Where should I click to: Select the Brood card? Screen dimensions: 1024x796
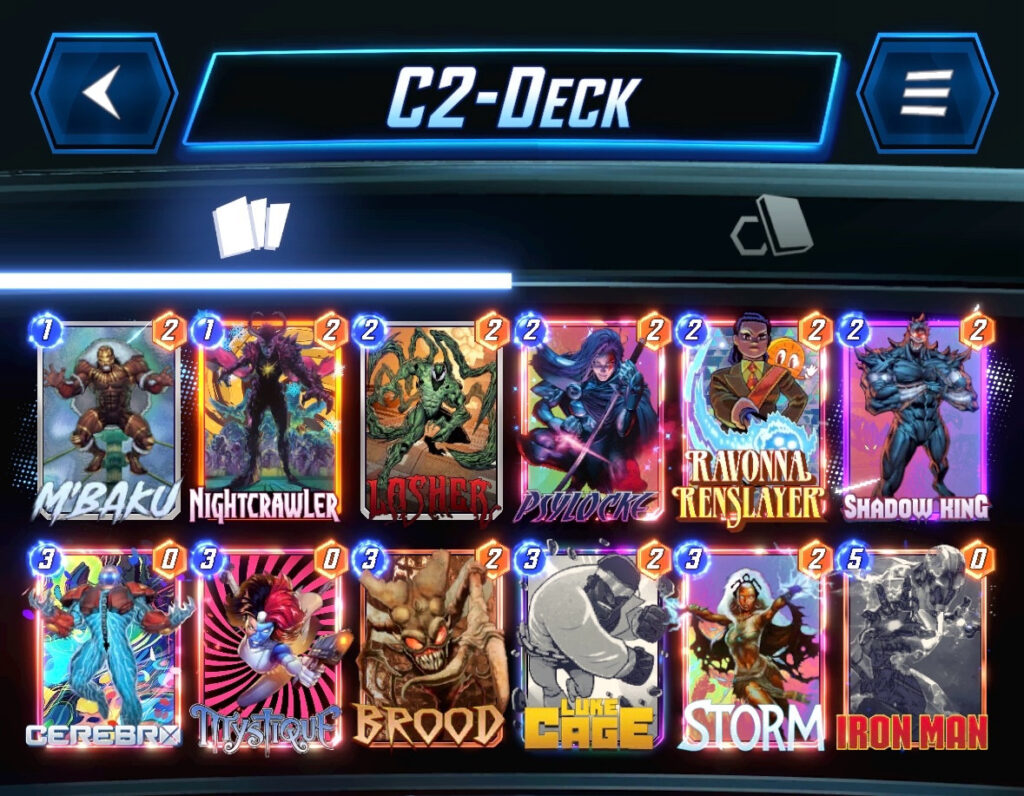click(x=430, y=650)
